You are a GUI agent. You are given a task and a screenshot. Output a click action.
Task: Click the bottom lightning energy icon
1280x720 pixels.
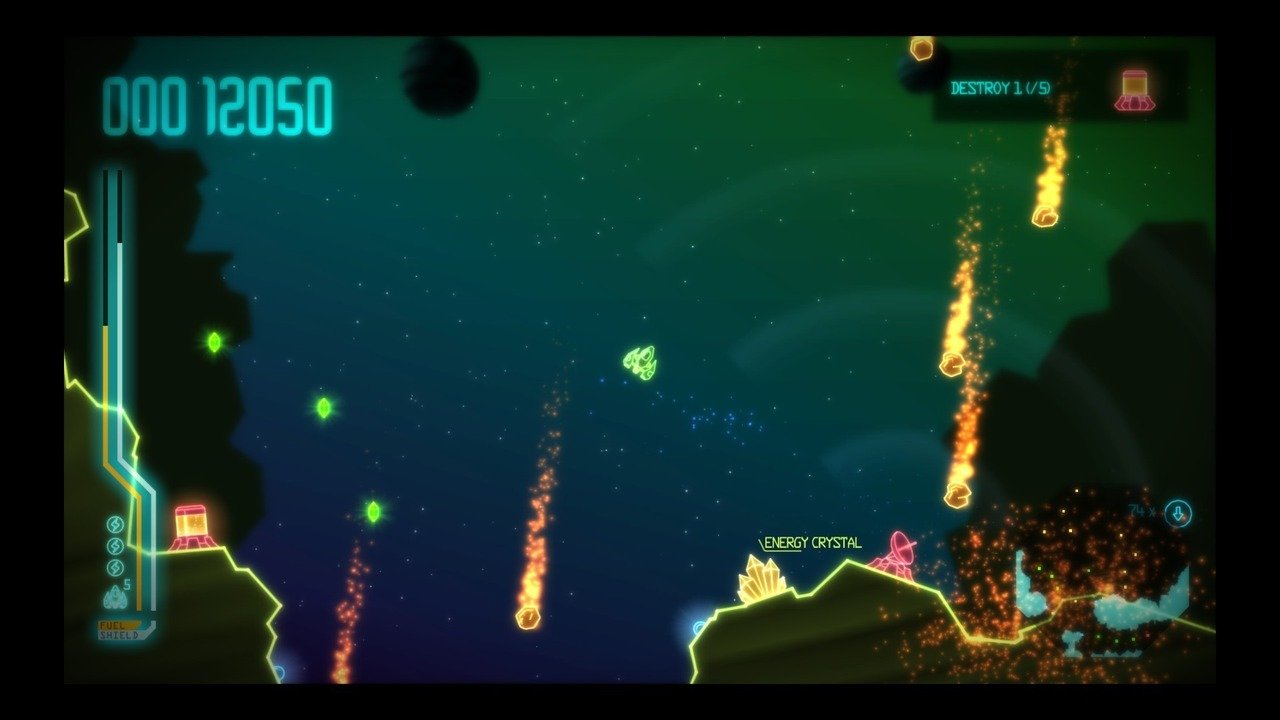(114, 566)
